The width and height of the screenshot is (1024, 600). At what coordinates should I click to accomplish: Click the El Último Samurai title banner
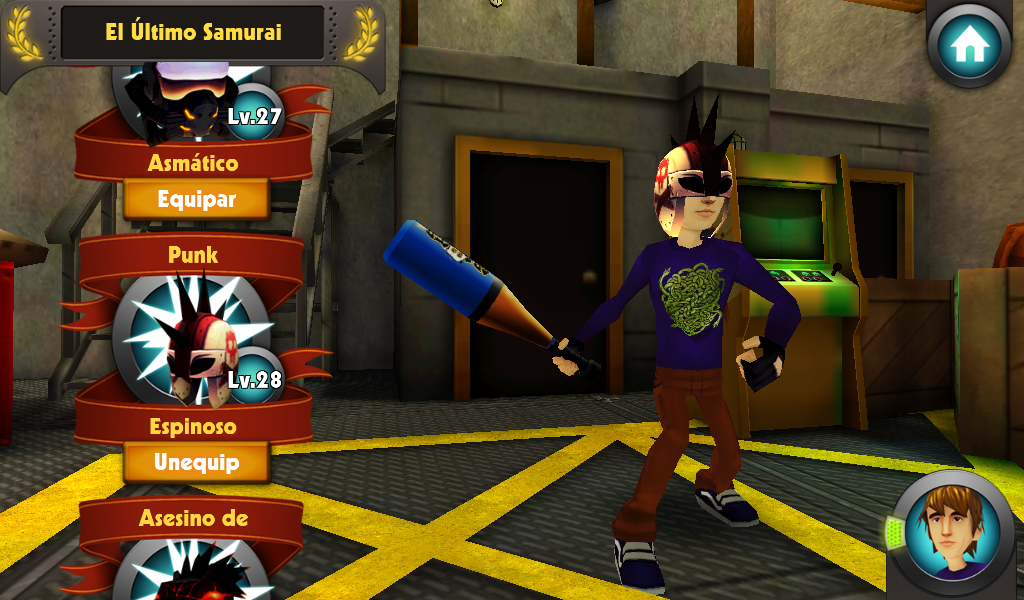click(x=193, y=32)
